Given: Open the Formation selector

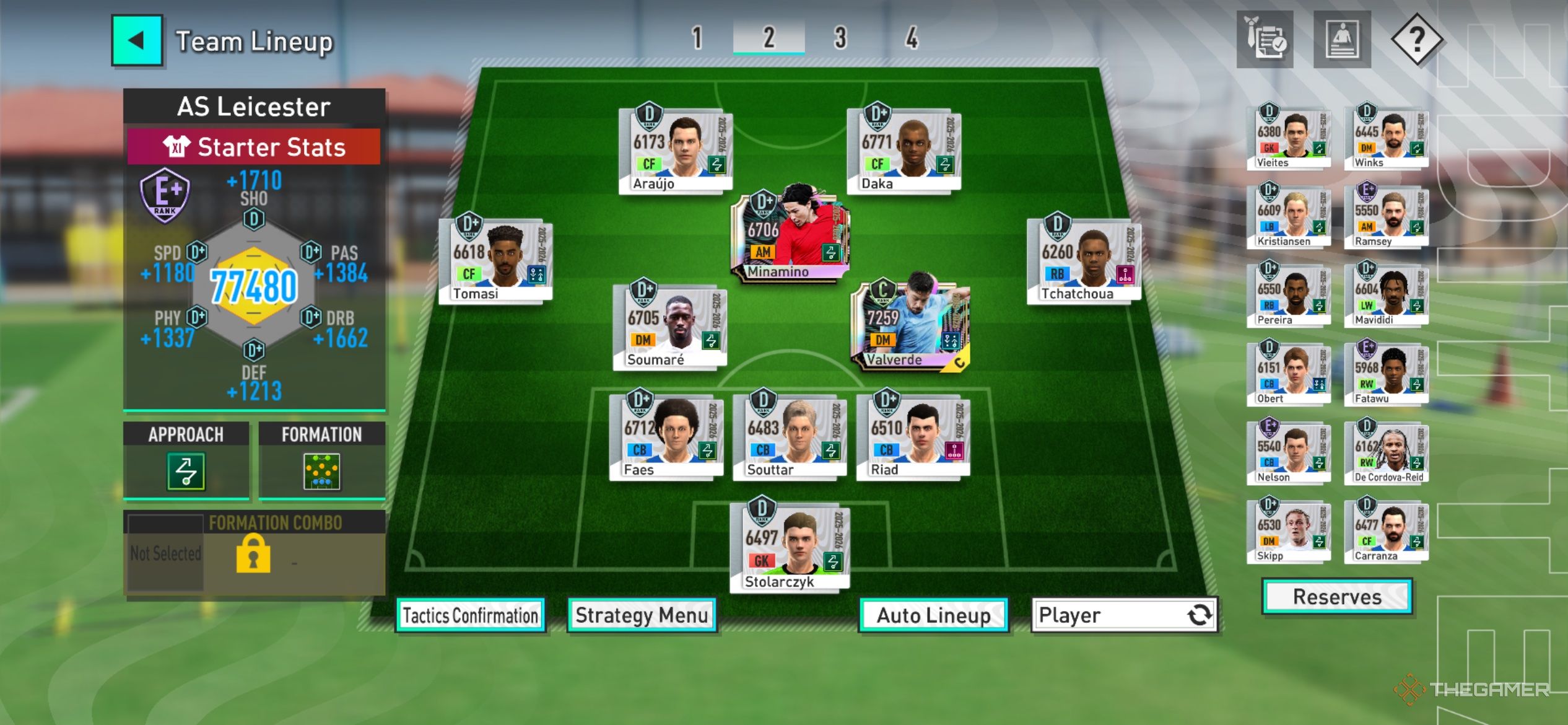Looking at the screenshot, I should click(x=321, y=472).
